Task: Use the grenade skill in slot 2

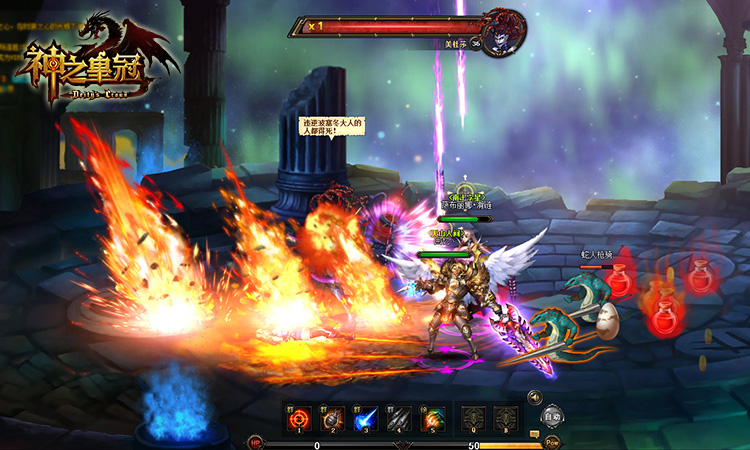Action: pos(333,419)
